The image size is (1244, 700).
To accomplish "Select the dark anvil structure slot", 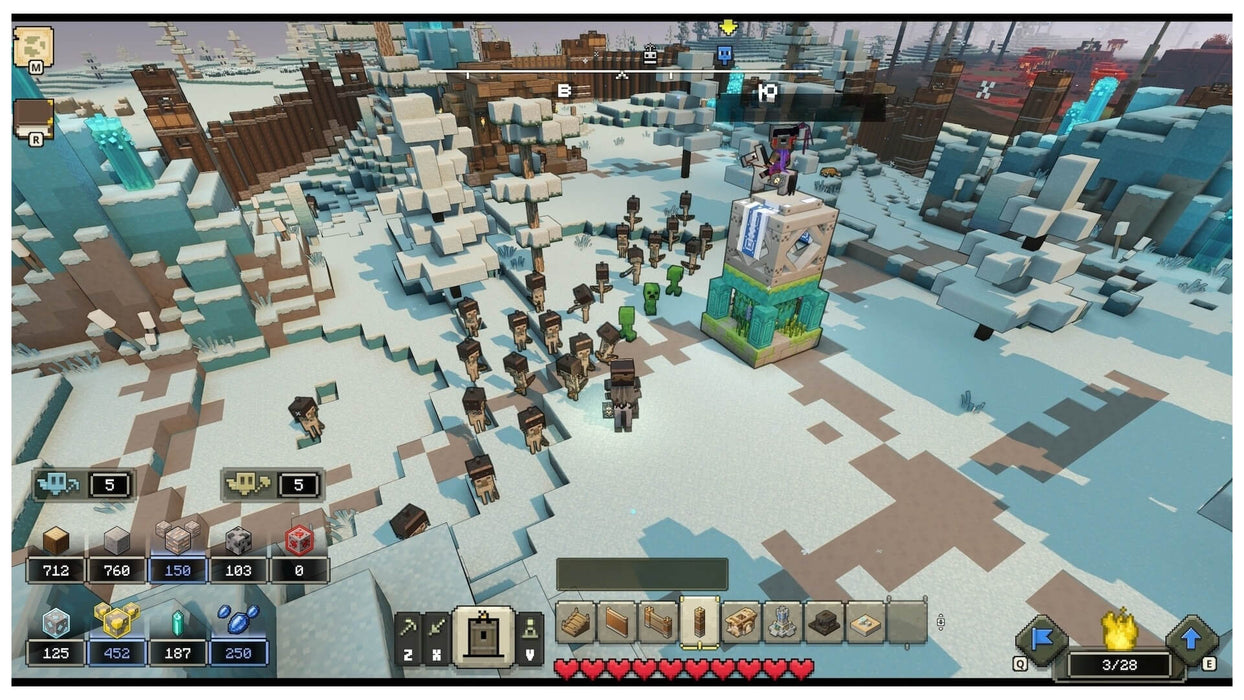I will [x=824, y=622].
